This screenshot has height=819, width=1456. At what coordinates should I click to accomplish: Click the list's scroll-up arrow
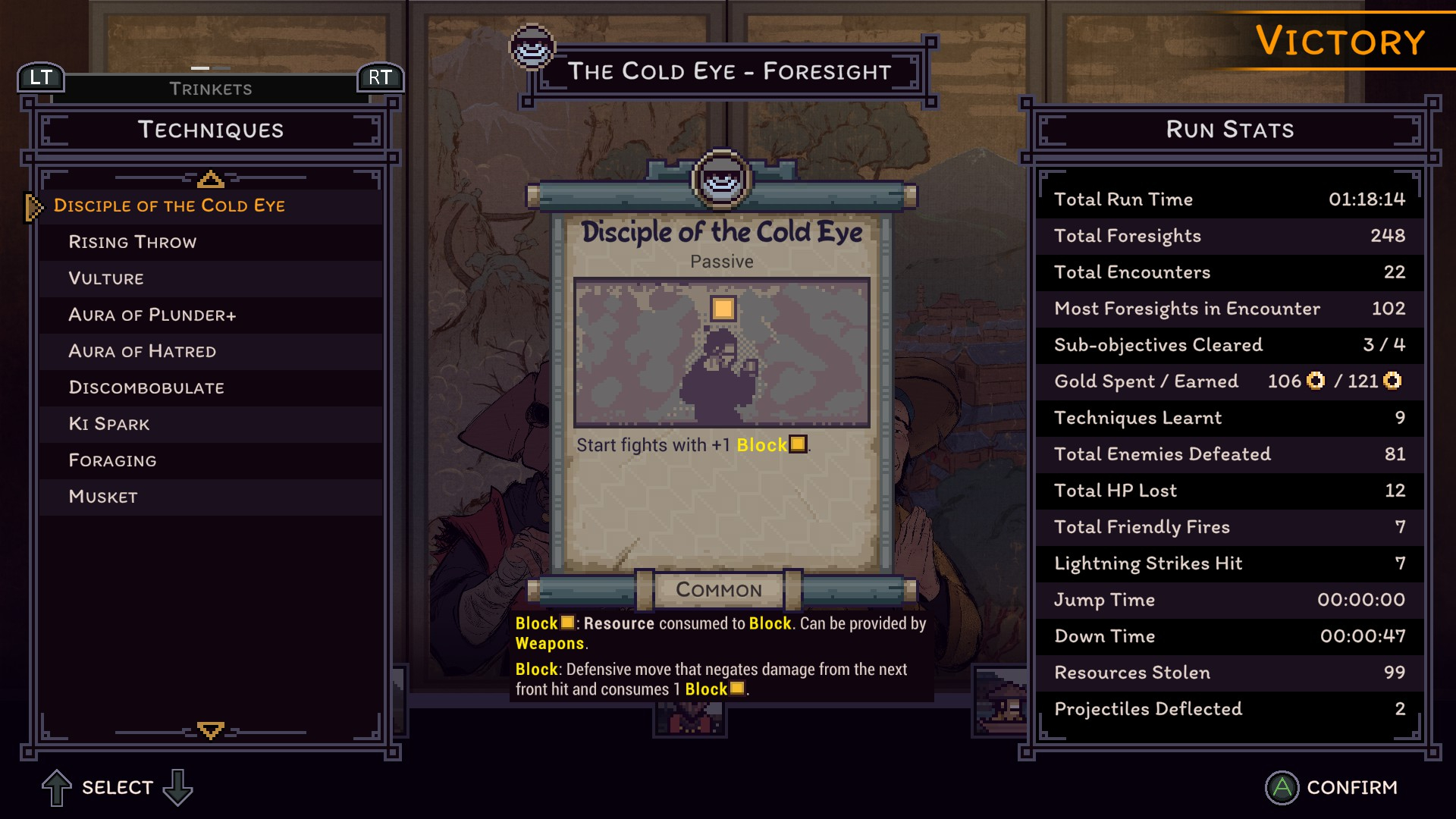point(210,180)
